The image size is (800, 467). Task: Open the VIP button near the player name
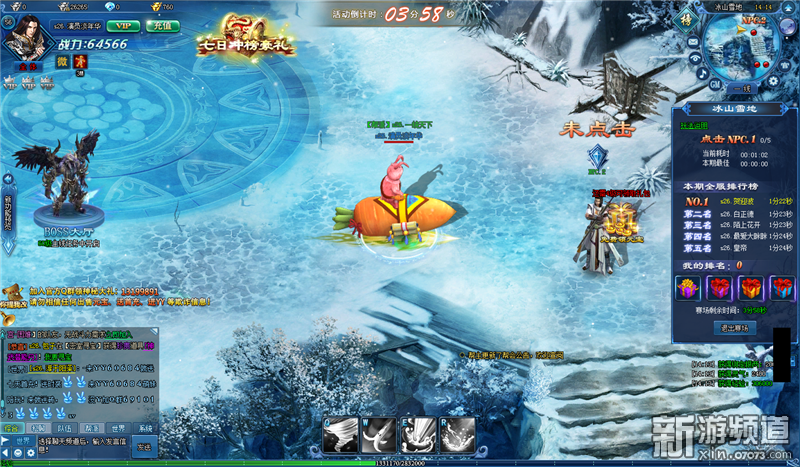coord(123,25)
